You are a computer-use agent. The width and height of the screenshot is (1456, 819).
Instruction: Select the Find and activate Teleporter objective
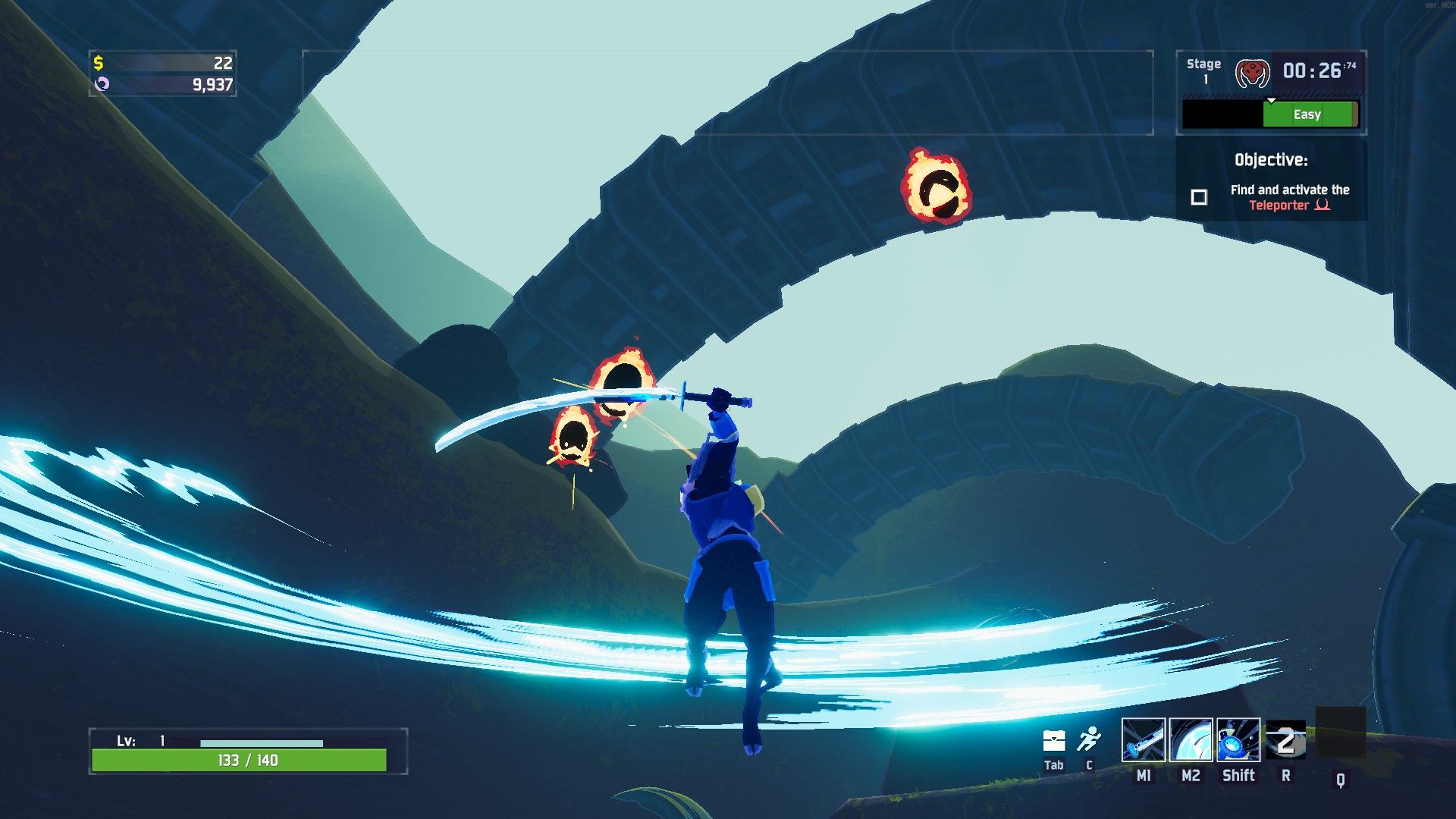[1289, 197]
